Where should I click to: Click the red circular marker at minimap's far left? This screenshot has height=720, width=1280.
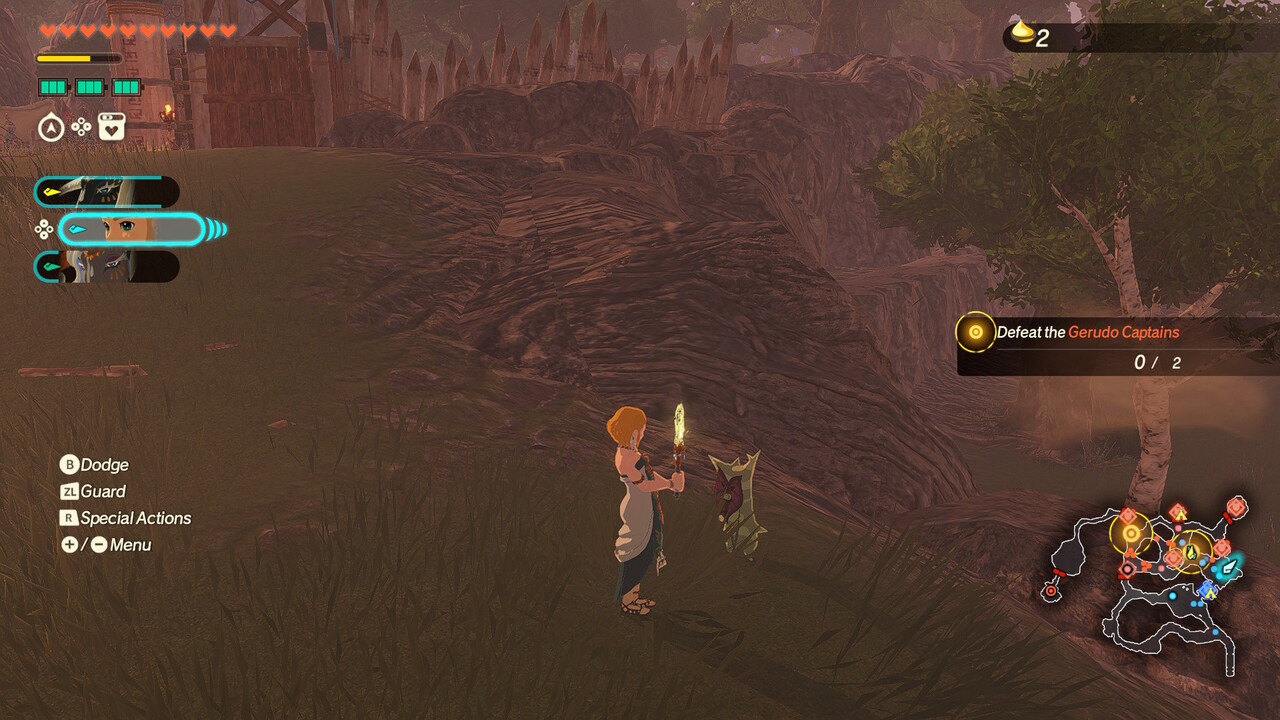pyautogui.click(x=1050, y=591)
